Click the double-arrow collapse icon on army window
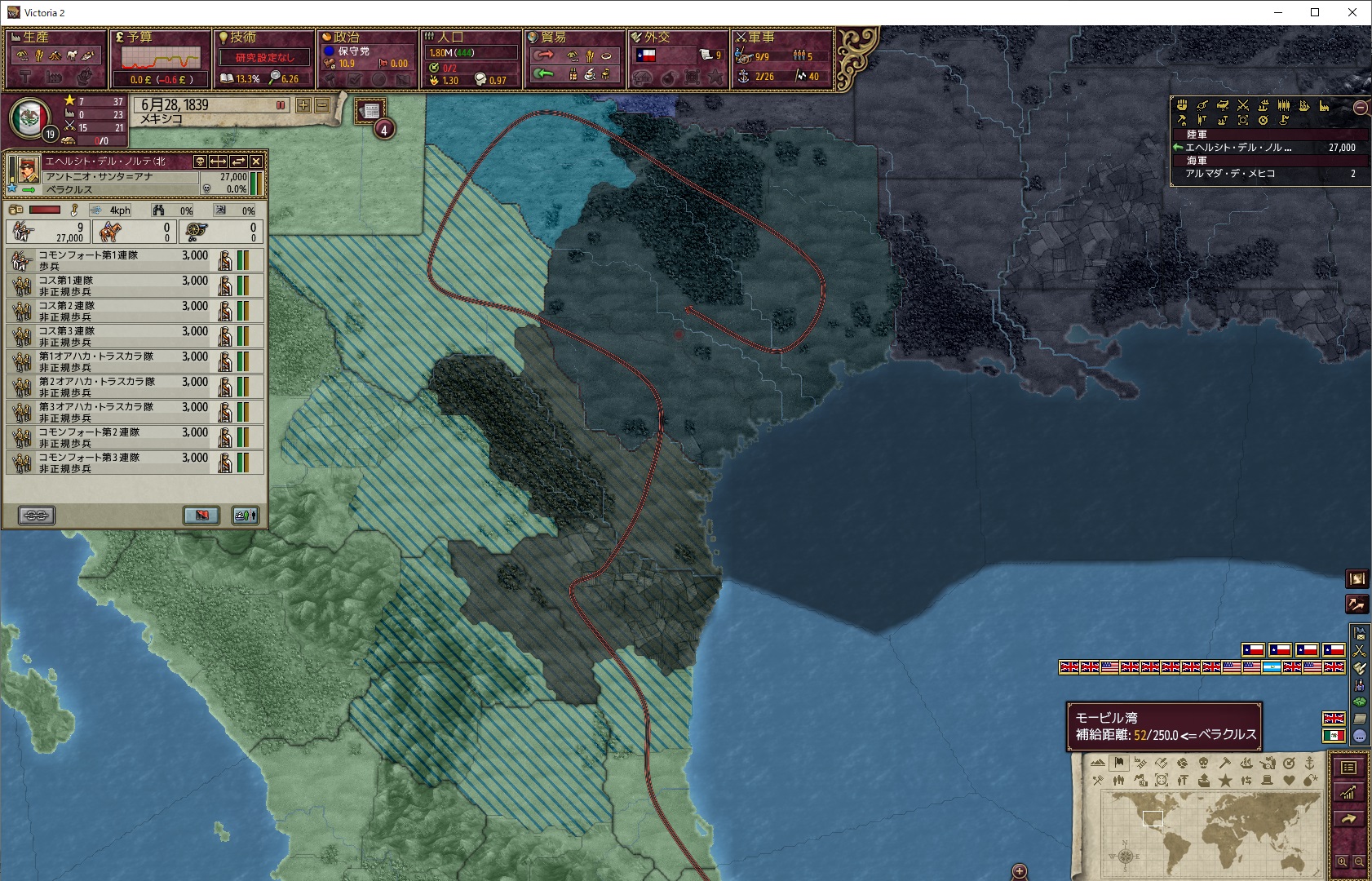Image resolution: width=1372 pixels, height=881 pixels. pyautogui.click(x=219, y=162)
